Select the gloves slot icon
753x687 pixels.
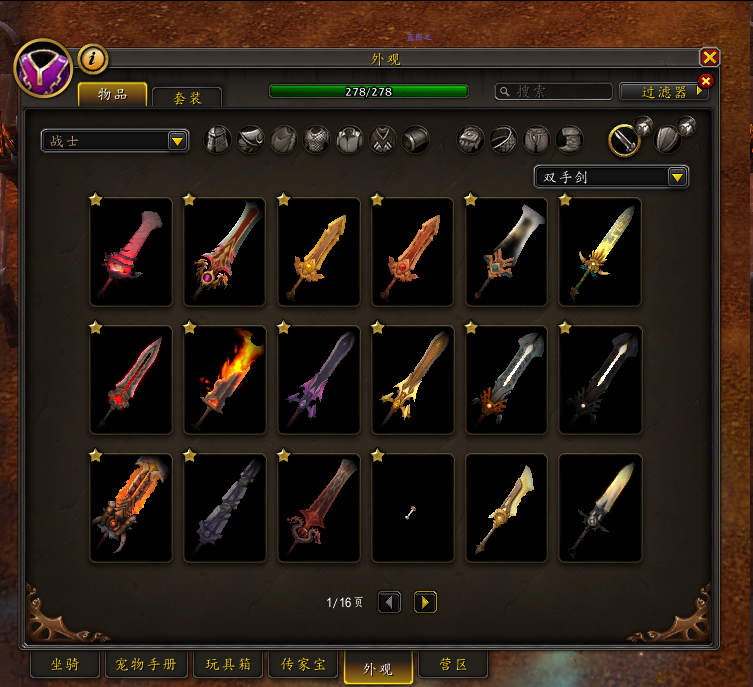click(471, 139)
